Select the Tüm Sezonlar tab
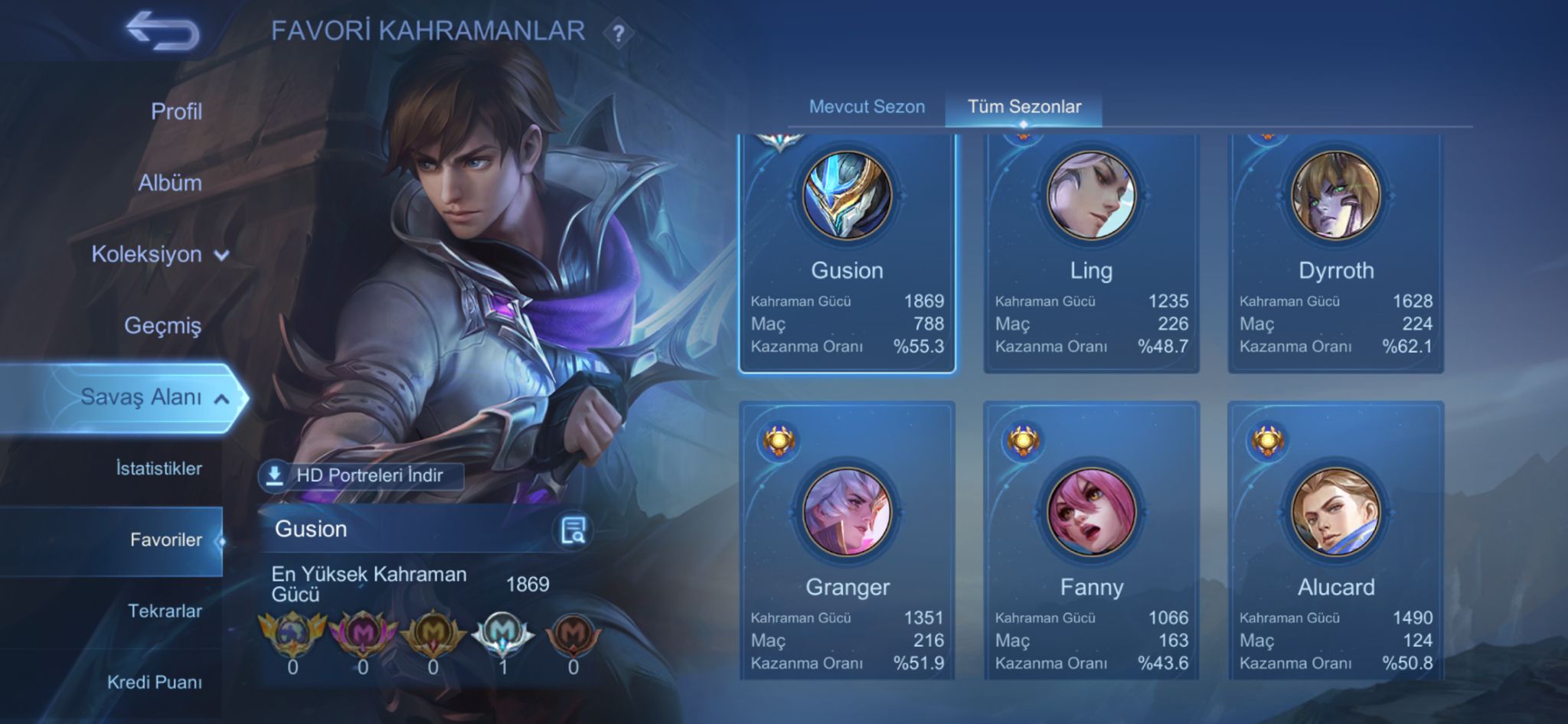1568x724 pixels. pos(1024,107)
